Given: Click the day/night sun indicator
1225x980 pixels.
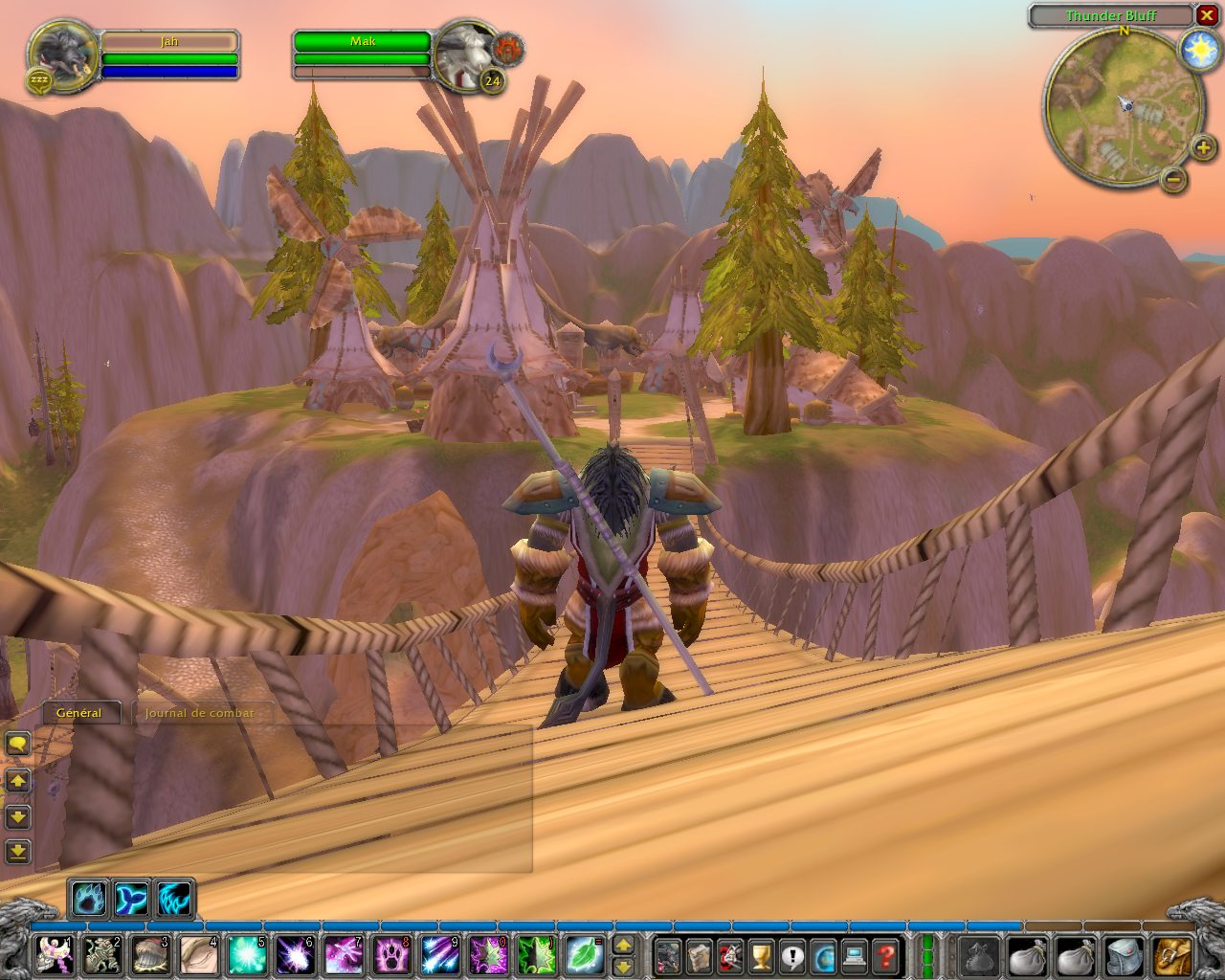Looking at the screenshot, I should coord(1199,50).
